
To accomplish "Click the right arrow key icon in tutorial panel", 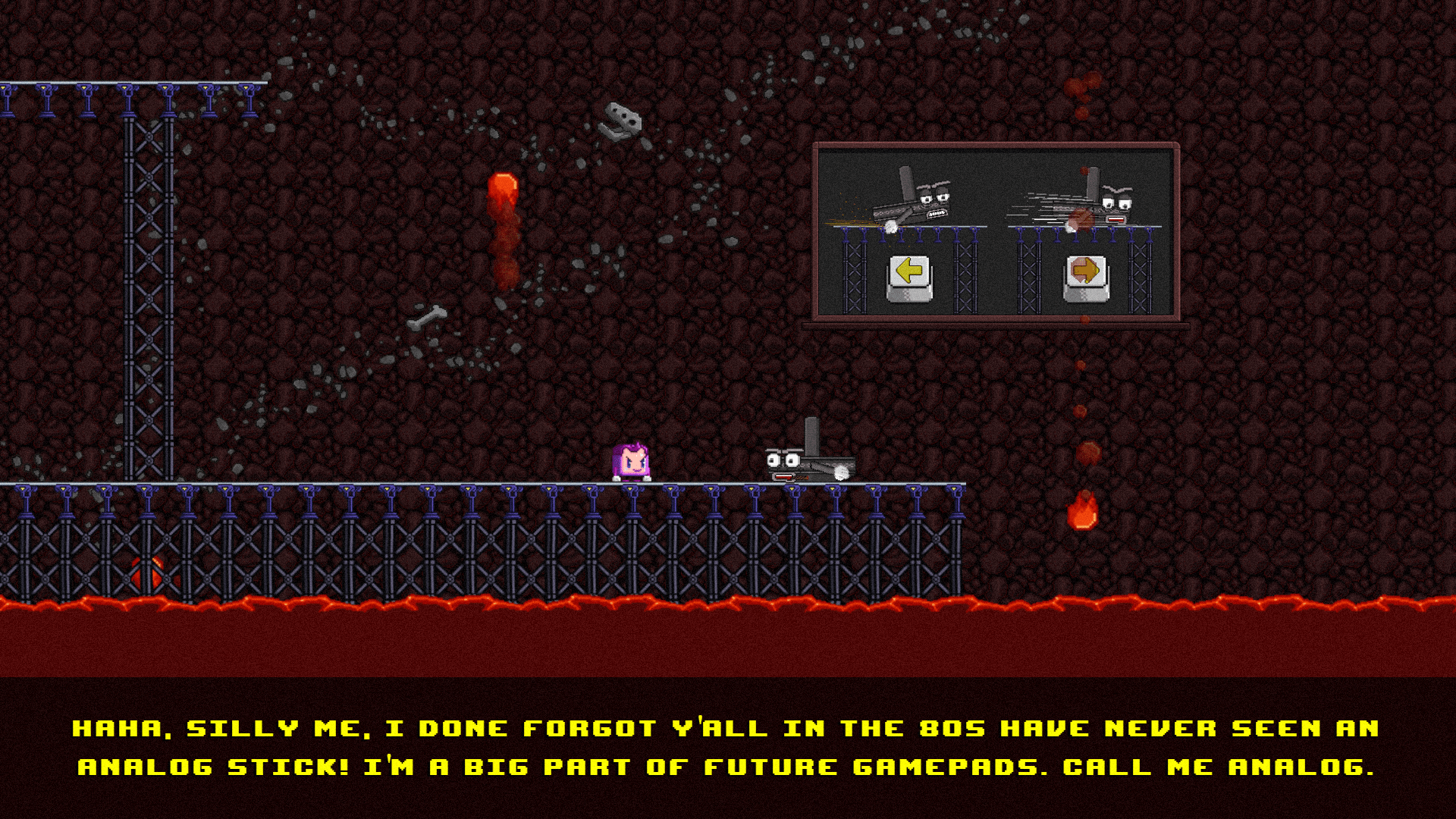I will 1084,271.
